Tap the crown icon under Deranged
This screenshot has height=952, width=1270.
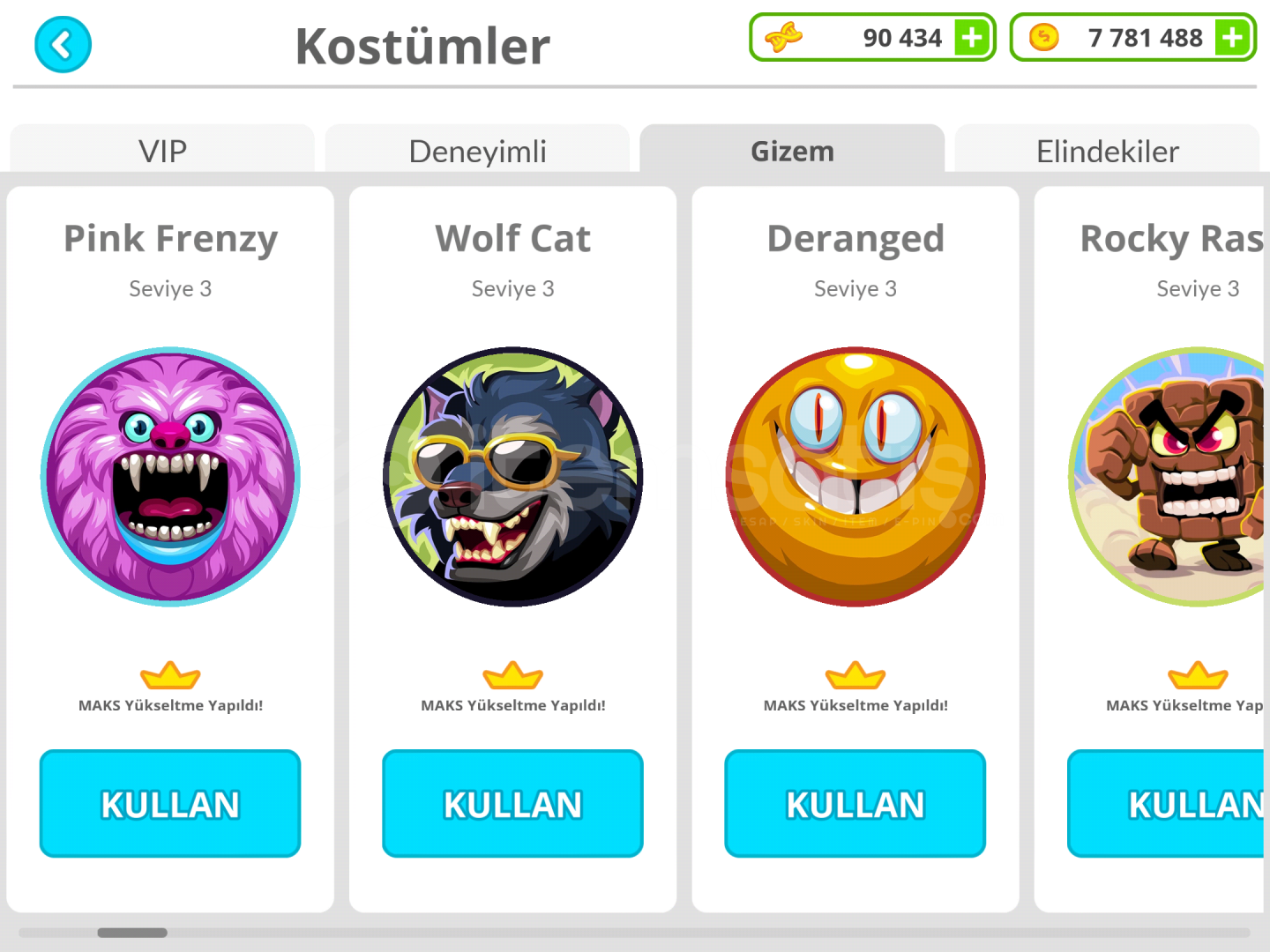coord(855,675)
